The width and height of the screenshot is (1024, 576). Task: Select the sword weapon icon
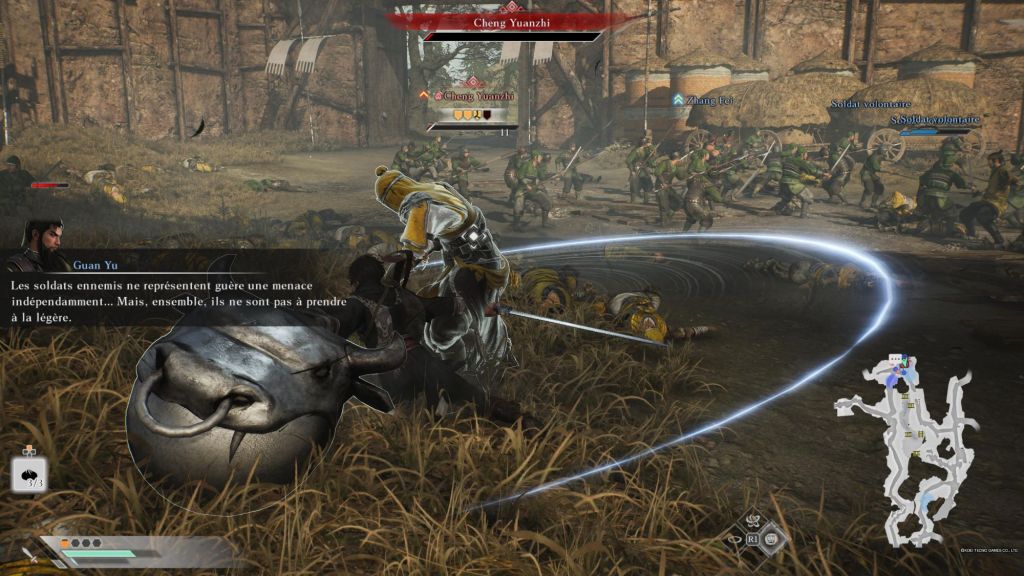[27, 553]
